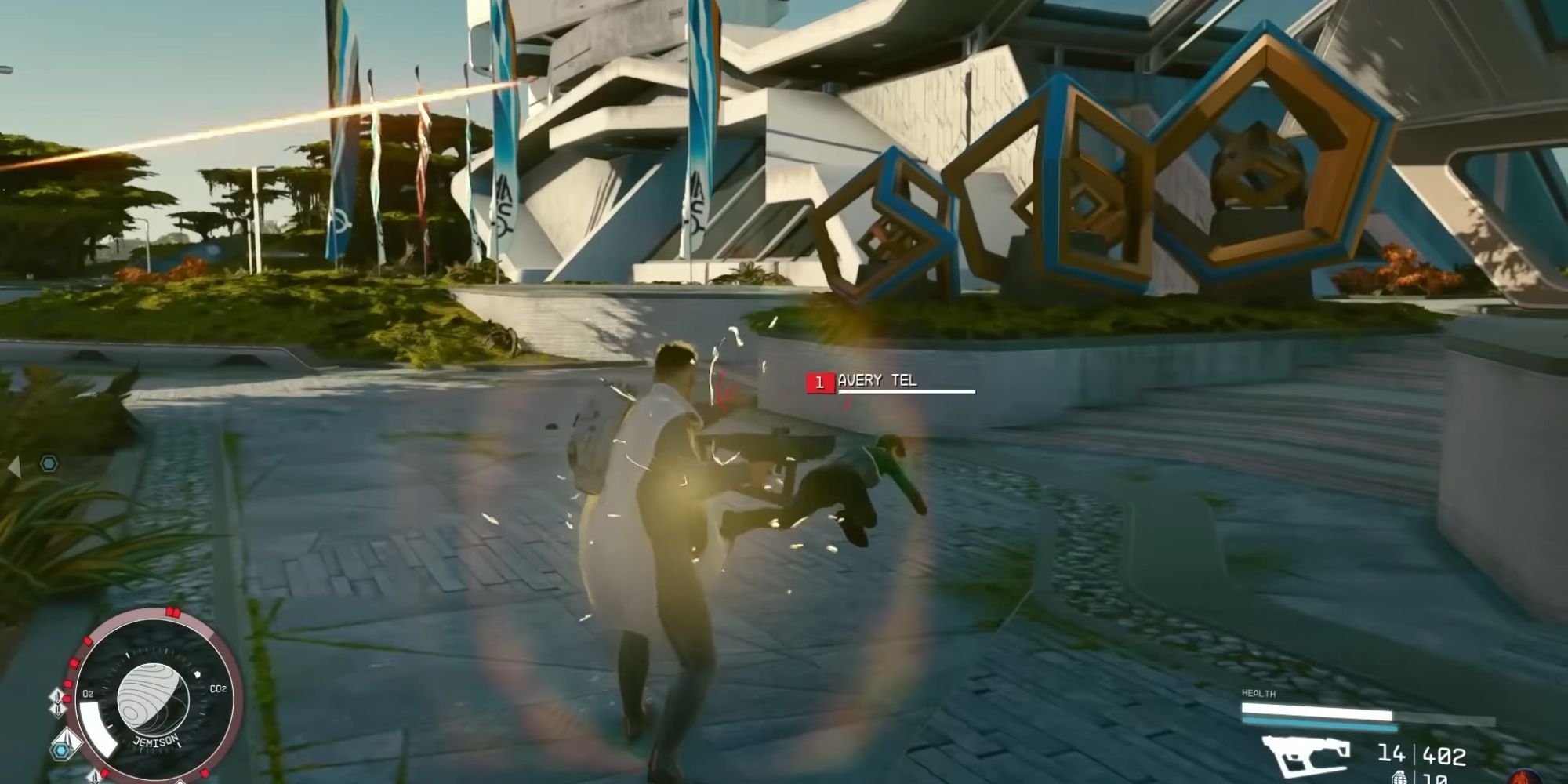
Task: Select the CO2 indicator on the compass
Action: (219, 689)
